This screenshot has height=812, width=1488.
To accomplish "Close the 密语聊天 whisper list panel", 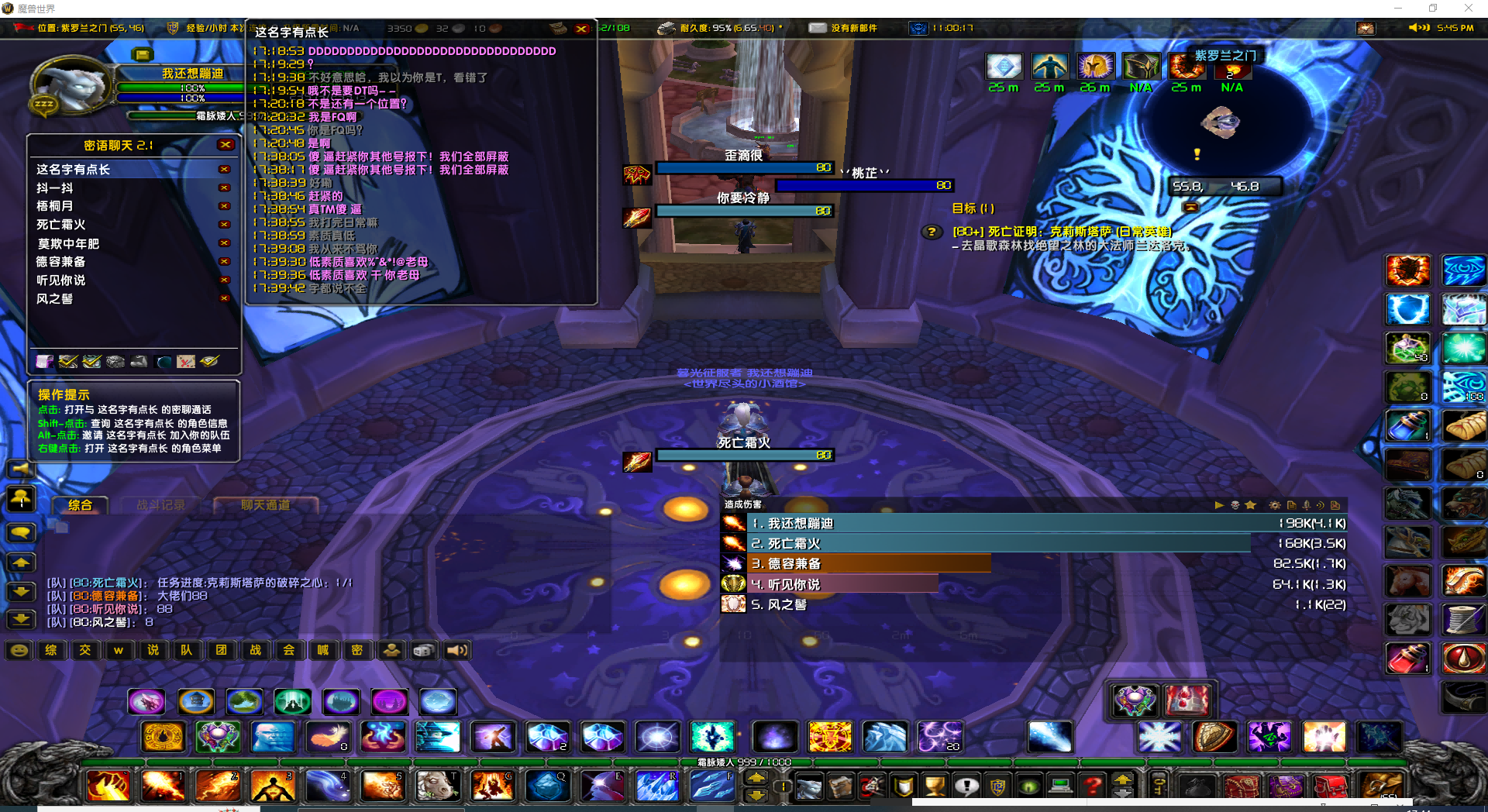I will click(x=226, y=145).
